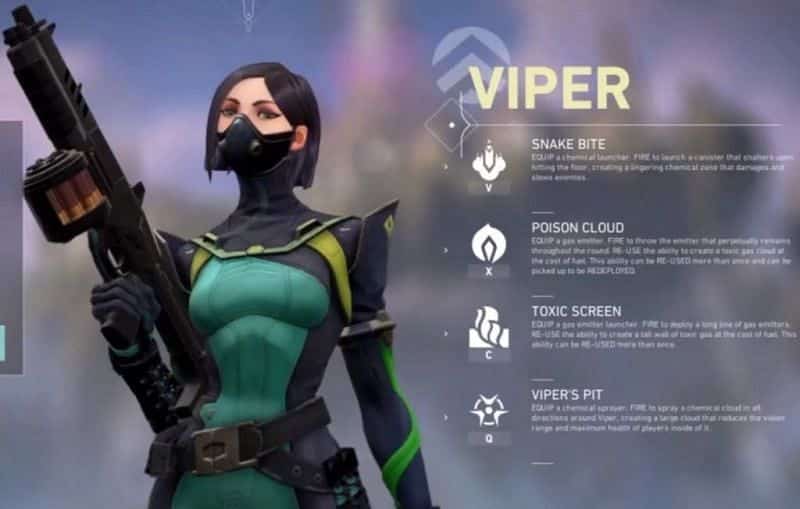Show the Toxic Screen ability icon
This screenshot has height=509, width=800.
click(x=488, y=327)
